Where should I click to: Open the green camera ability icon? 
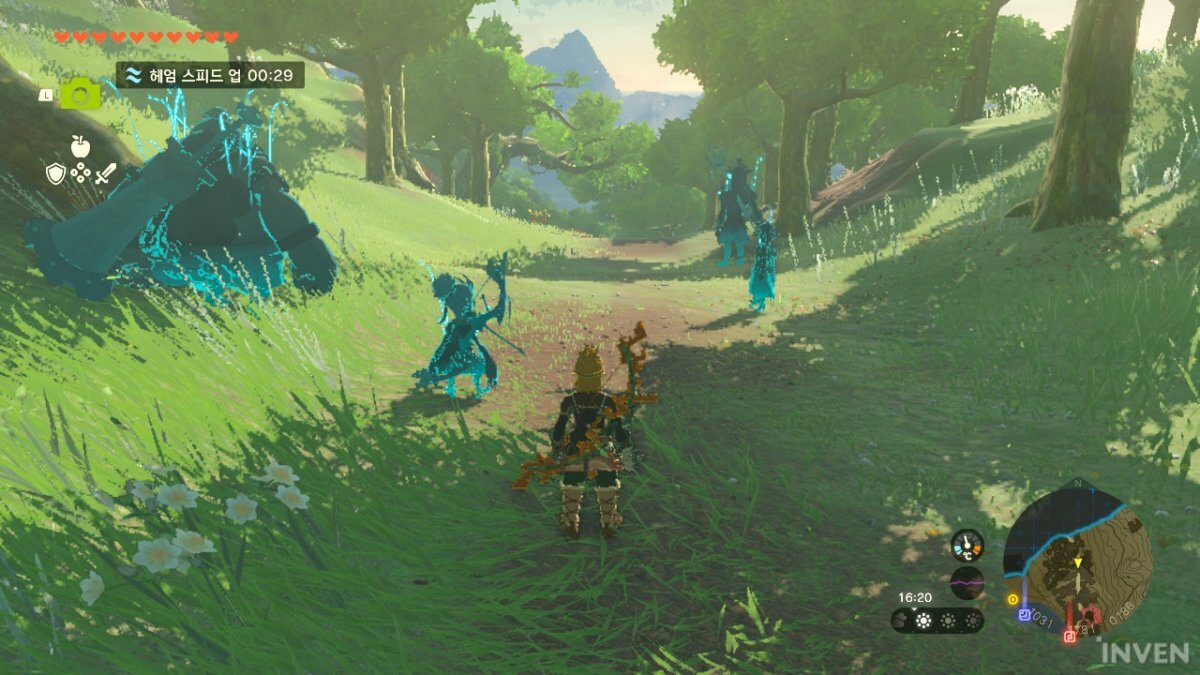pyautogui.click(x=80, y=94)
